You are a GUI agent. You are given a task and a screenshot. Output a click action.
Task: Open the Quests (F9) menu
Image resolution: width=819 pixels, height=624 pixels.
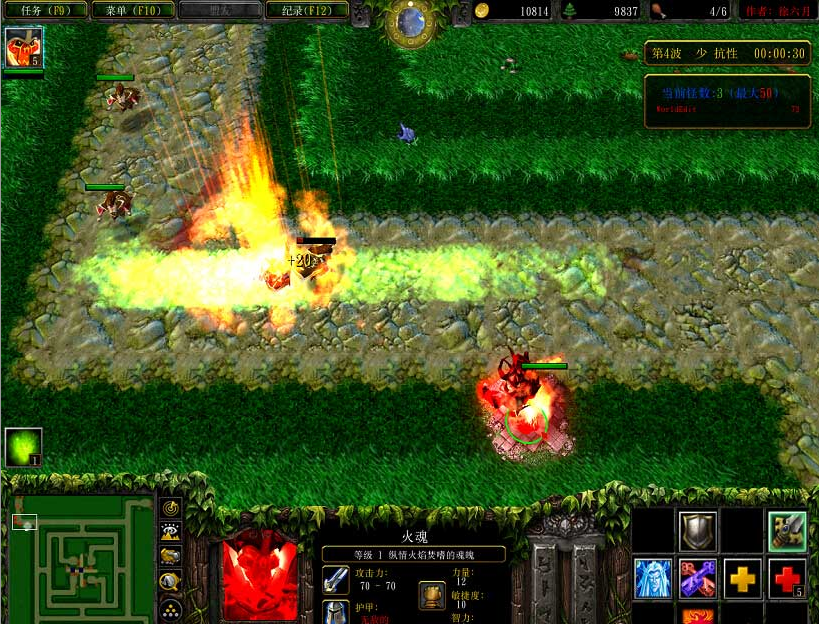pyautogui.click(x=45, y=10)
